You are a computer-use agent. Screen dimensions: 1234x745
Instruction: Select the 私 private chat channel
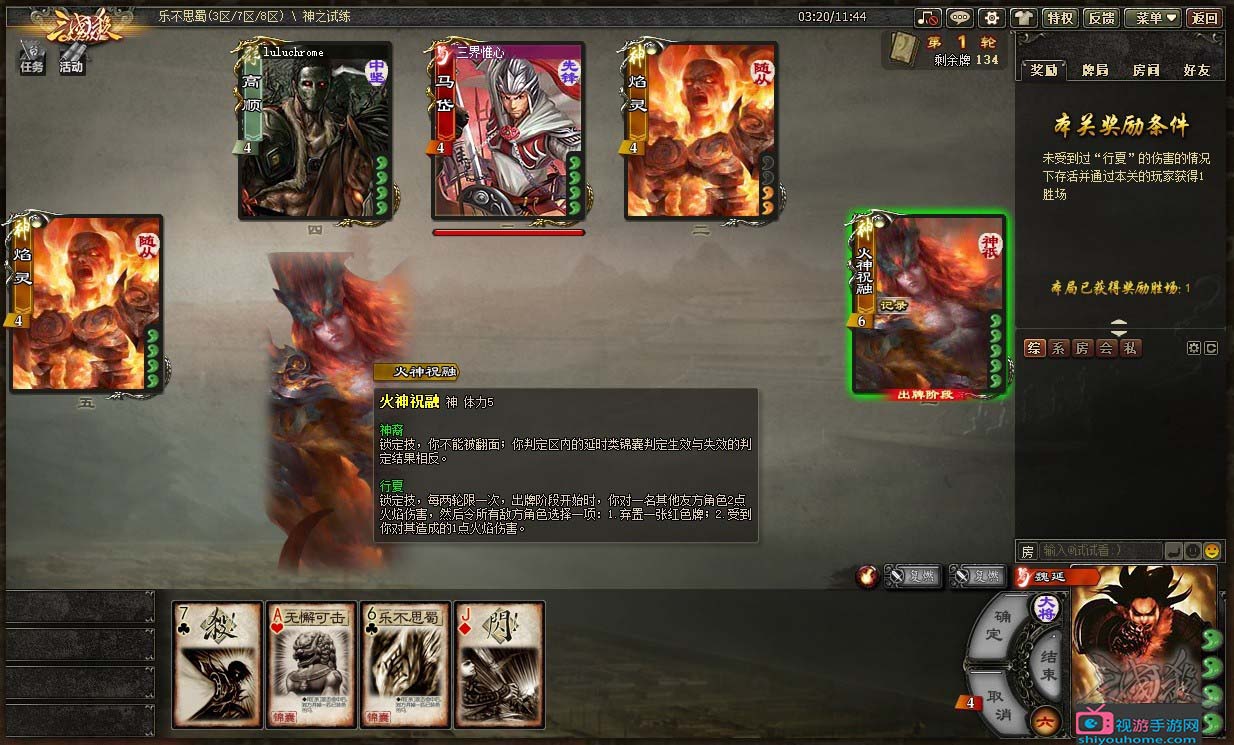[x=1129, y=348]
